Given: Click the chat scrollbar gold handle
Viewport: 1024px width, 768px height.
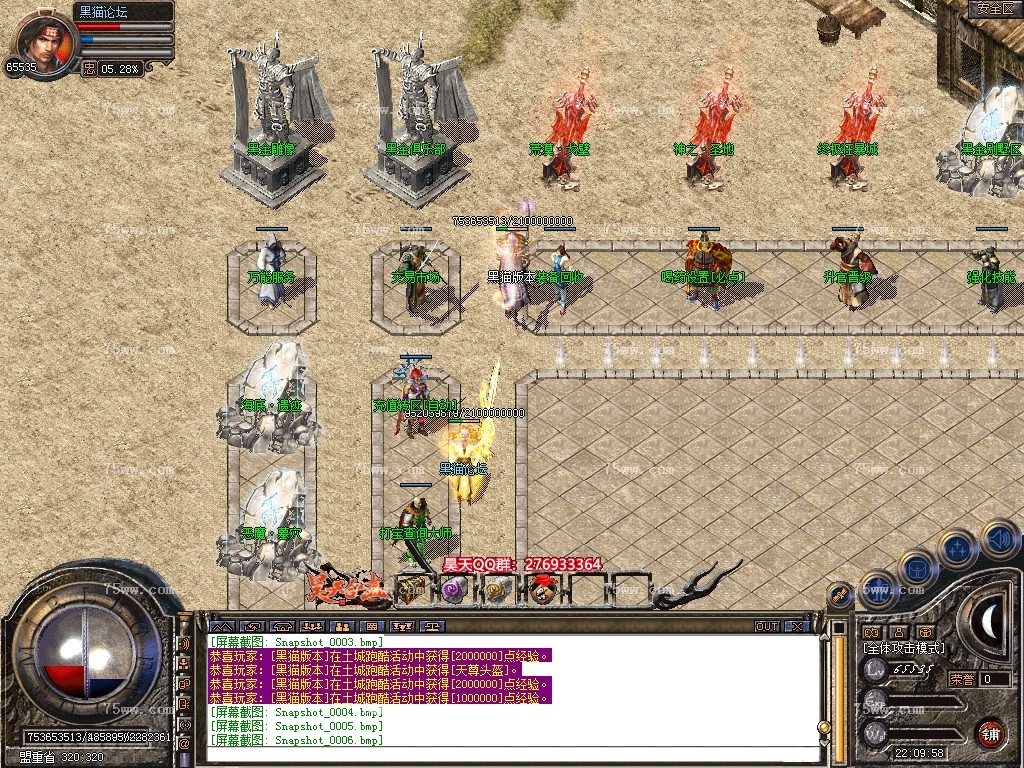Looking at the screenshot, I should click(x=824, y=727).
